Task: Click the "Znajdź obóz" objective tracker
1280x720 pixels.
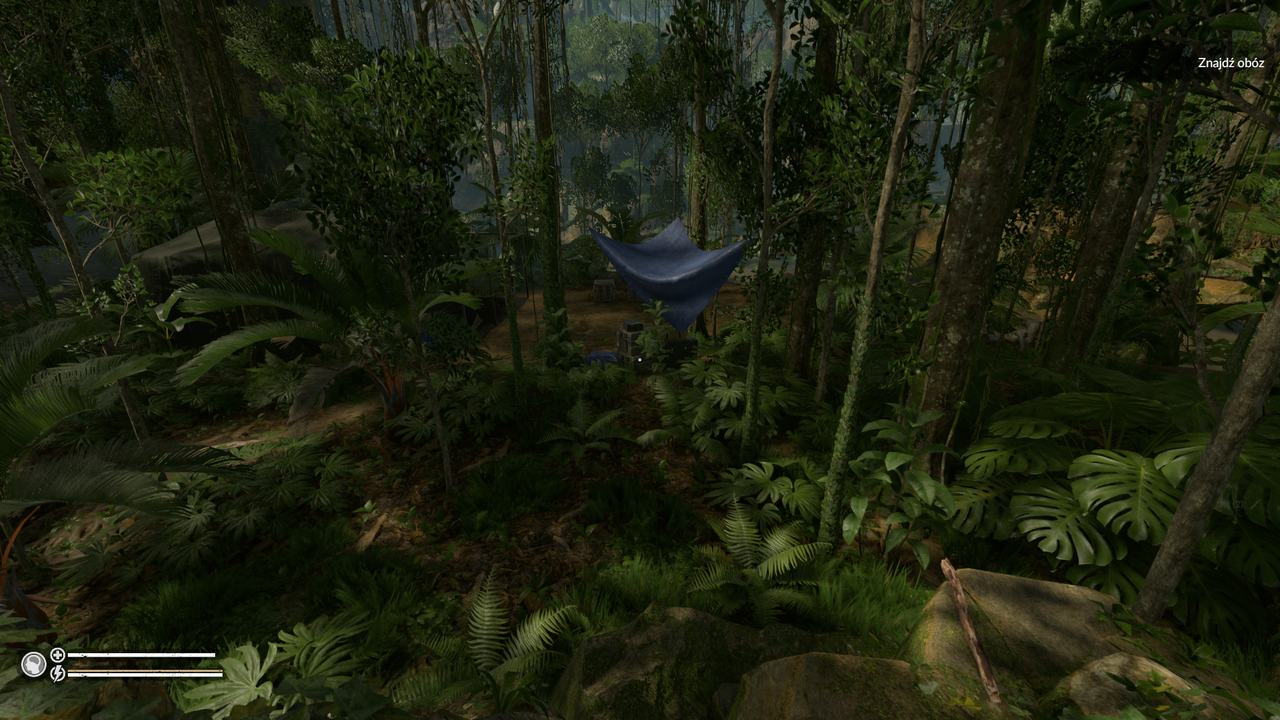Action: (1230, 63)
